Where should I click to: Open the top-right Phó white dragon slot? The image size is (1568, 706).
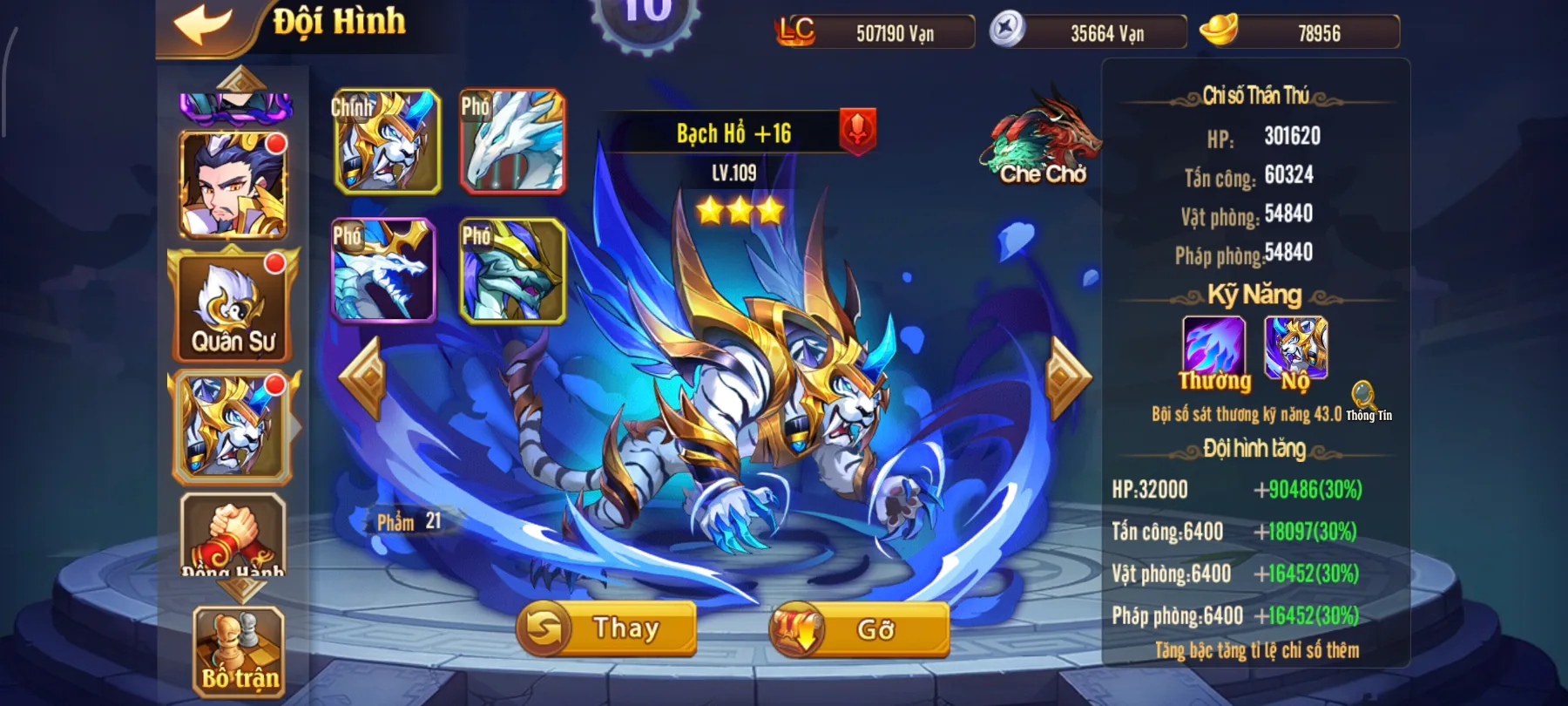[x=513, y=142]
